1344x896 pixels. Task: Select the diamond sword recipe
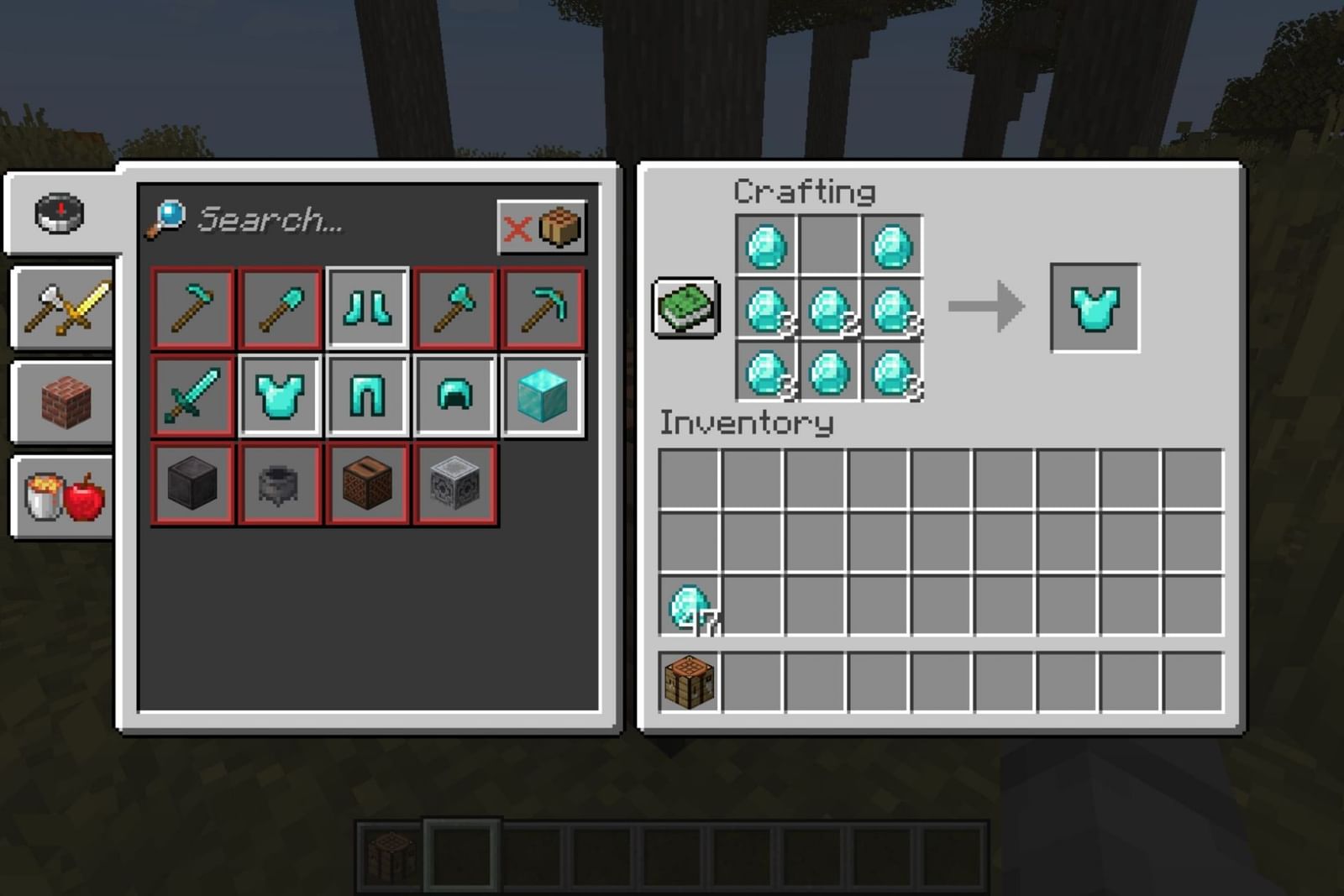click(x=192, y=393)
